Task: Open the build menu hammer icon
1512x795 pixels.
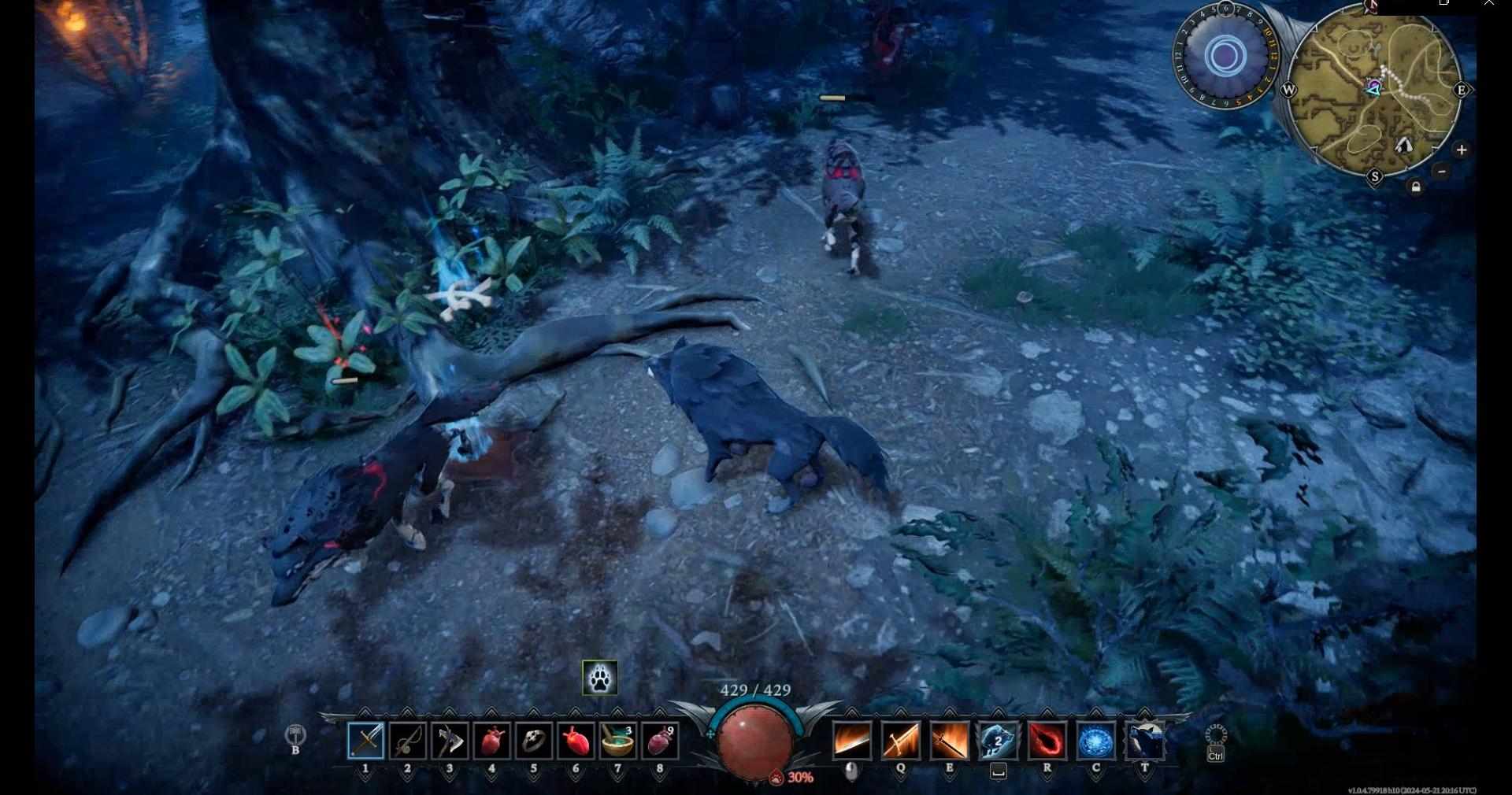Action: pyautogui.click(x=295, y=734)
